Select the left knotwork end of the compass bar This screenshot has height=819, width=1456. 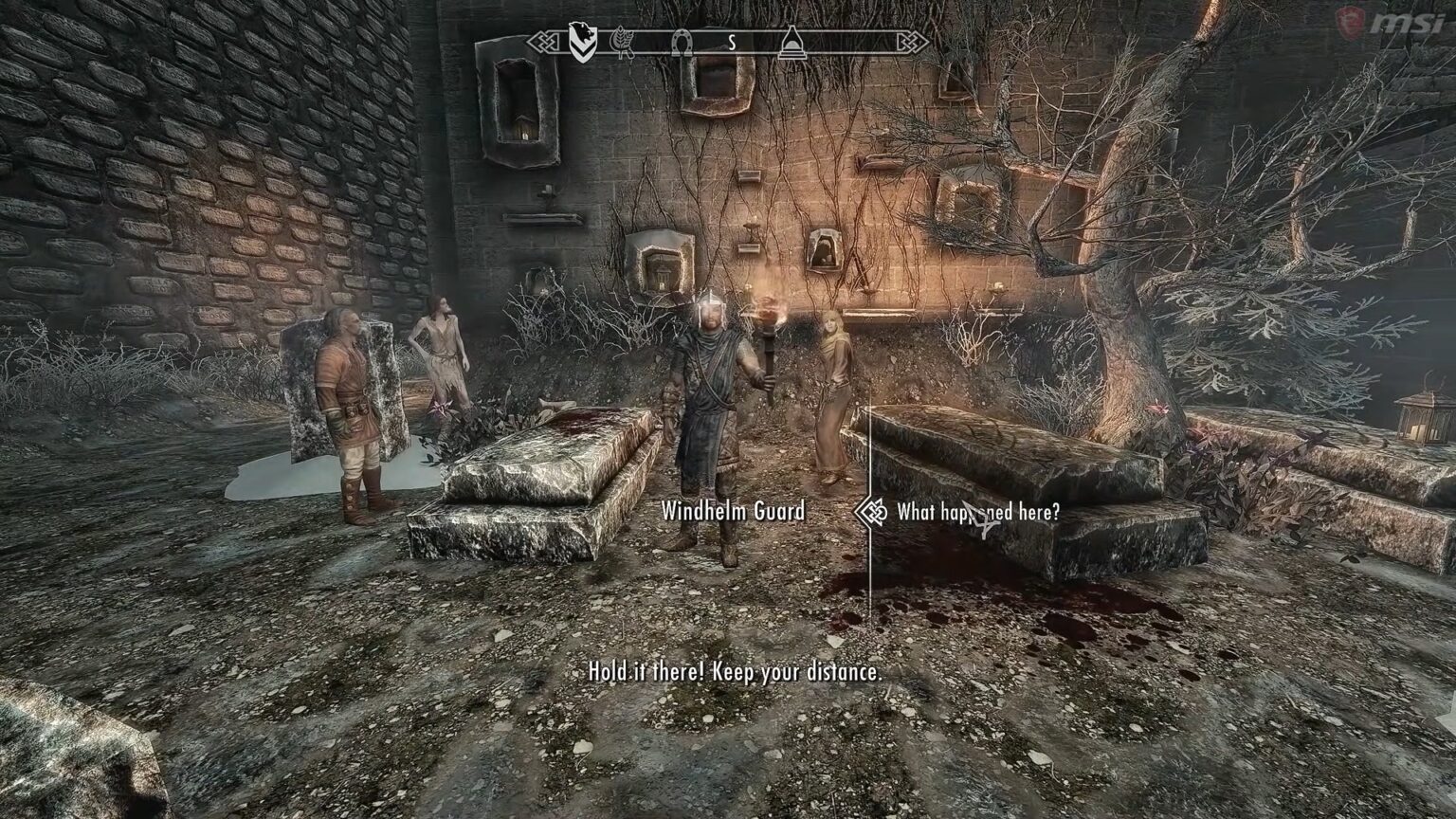click(x=545, y=43)
